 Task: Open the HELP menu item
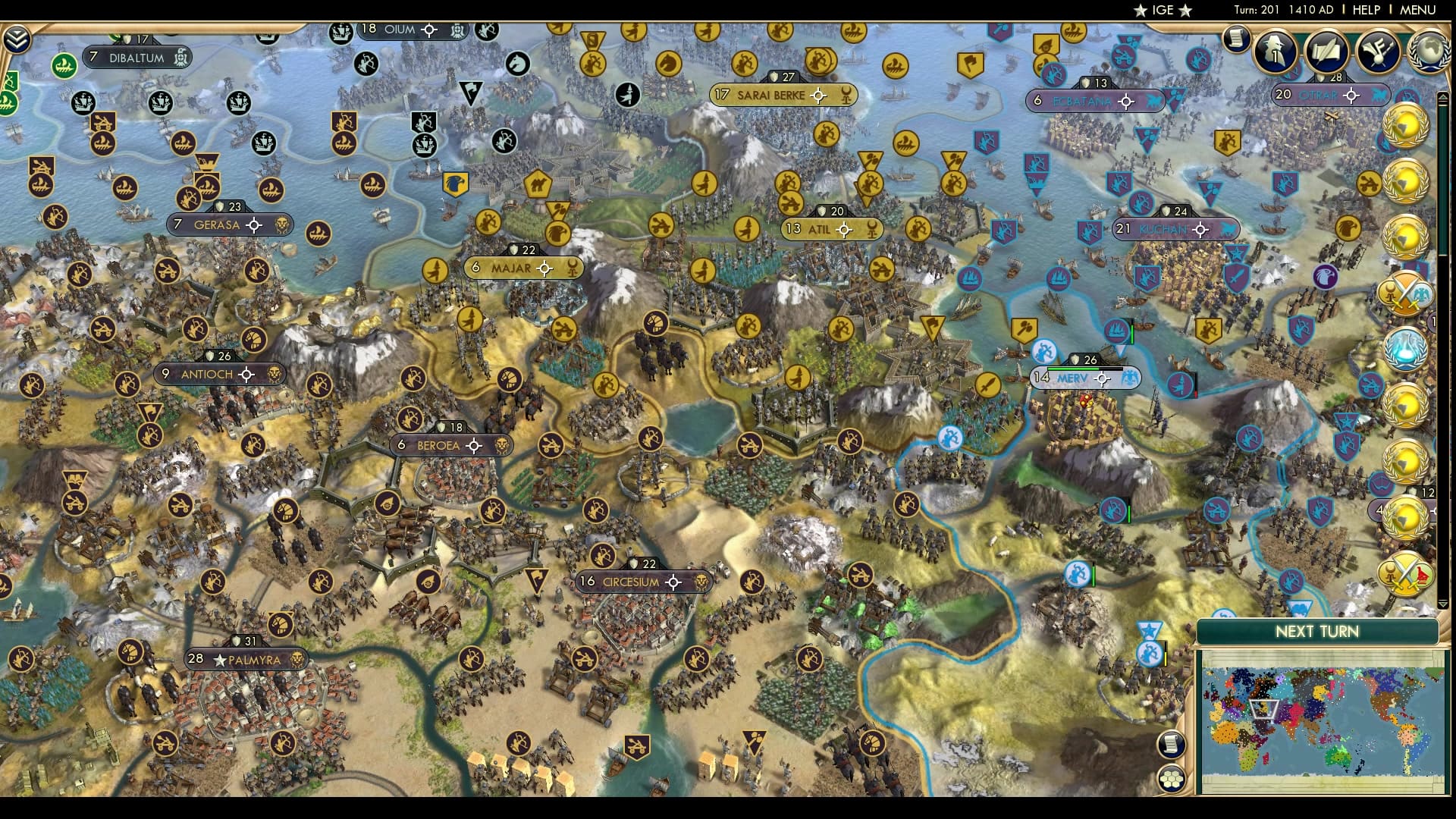[x=1365, y=10]
